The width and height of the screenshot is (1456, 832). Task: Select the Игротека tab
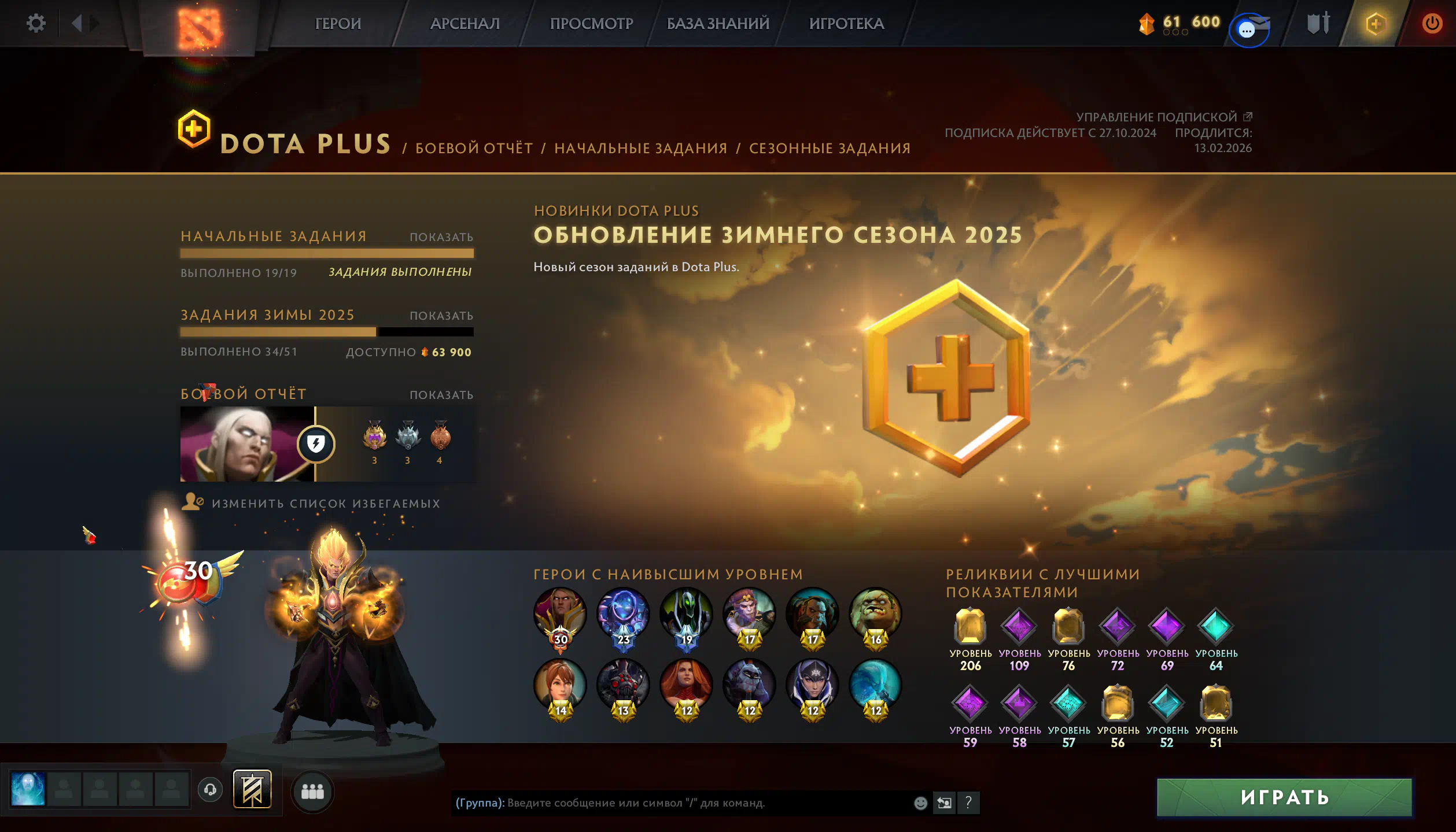pyautogui.click(x=846, y=24)
